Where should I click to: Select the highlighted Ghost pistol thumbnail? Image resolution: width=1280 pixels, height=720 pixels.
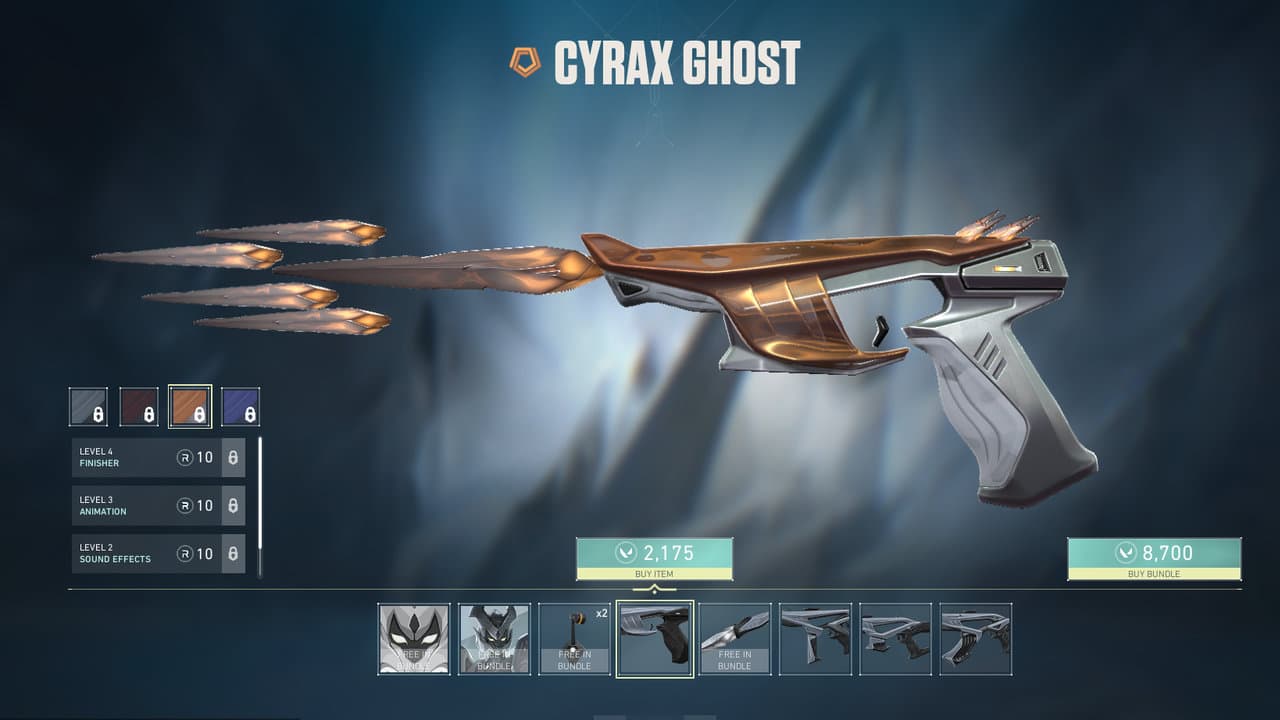coord(654,639)
